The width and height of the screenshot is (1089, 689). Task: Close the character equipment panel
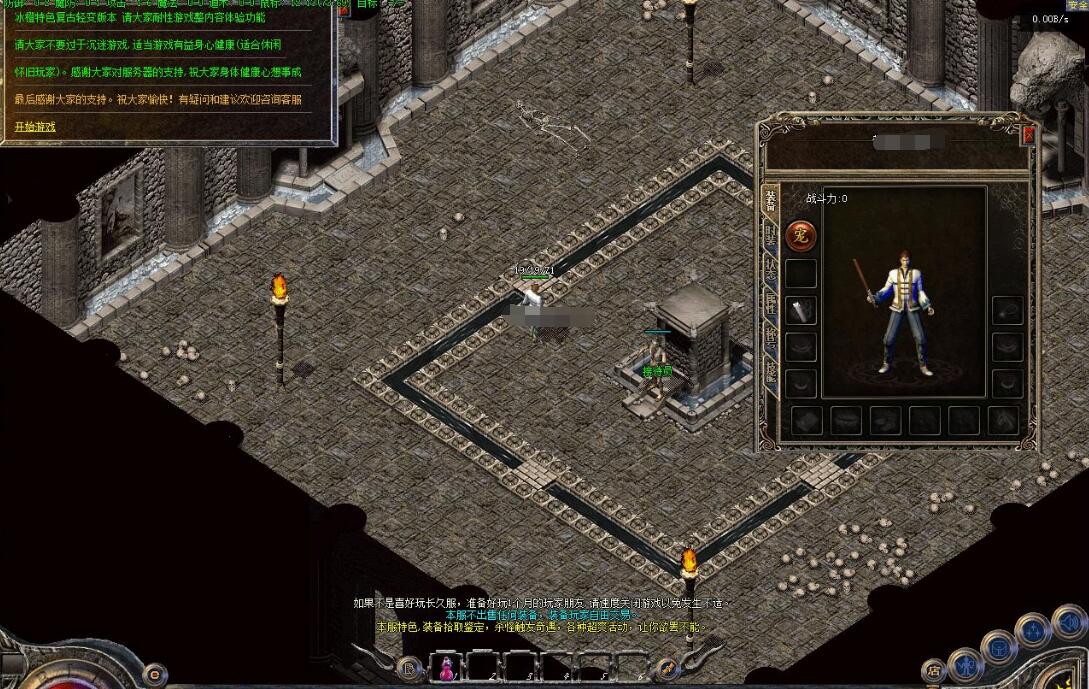click(1028, 134)
